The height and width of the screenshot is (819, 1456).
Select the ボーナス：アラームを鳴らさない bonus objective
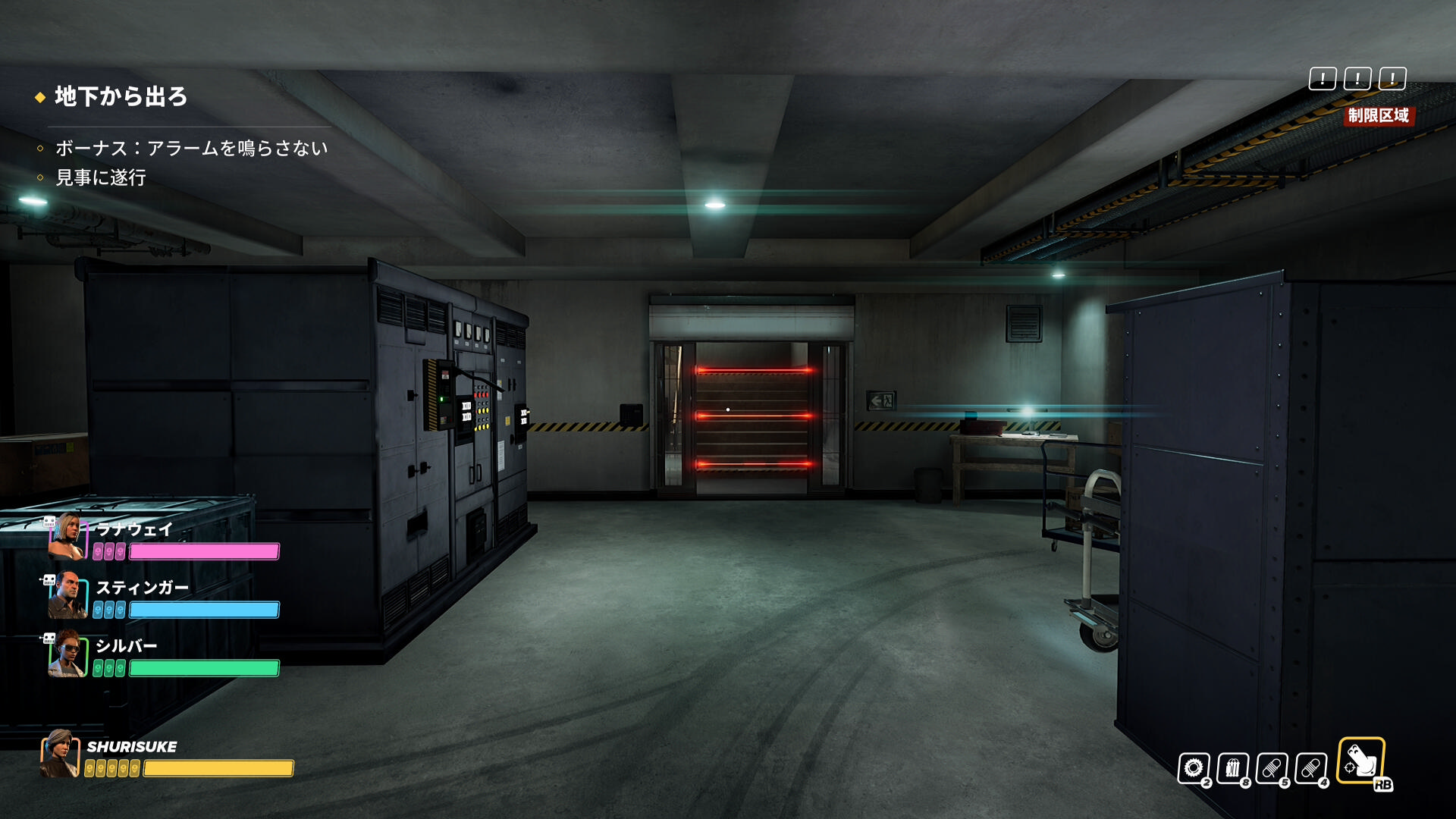click(191, 148)
